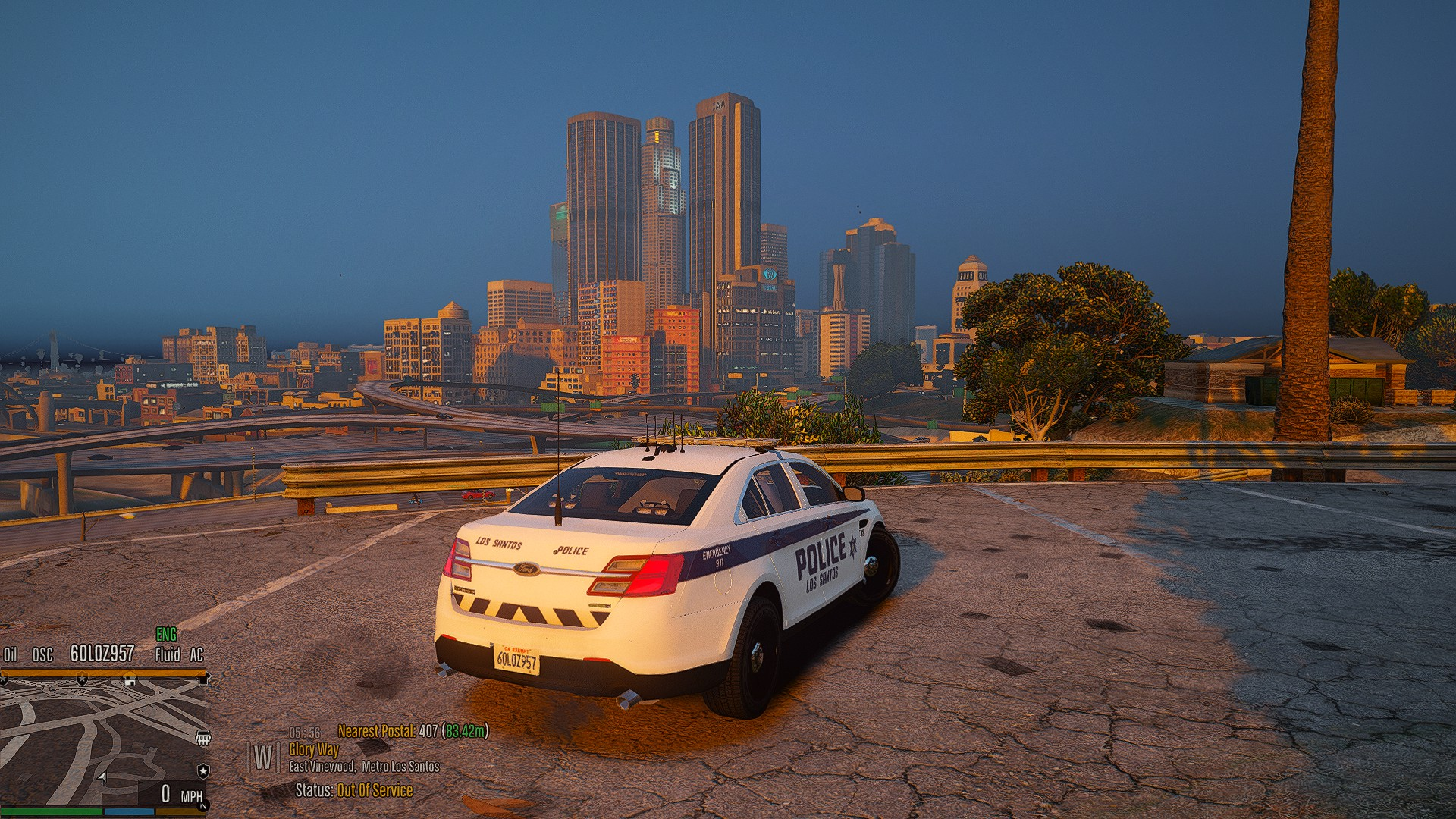Click the north N marker on minimap
1456x819 pixels.
coord(203,806)
